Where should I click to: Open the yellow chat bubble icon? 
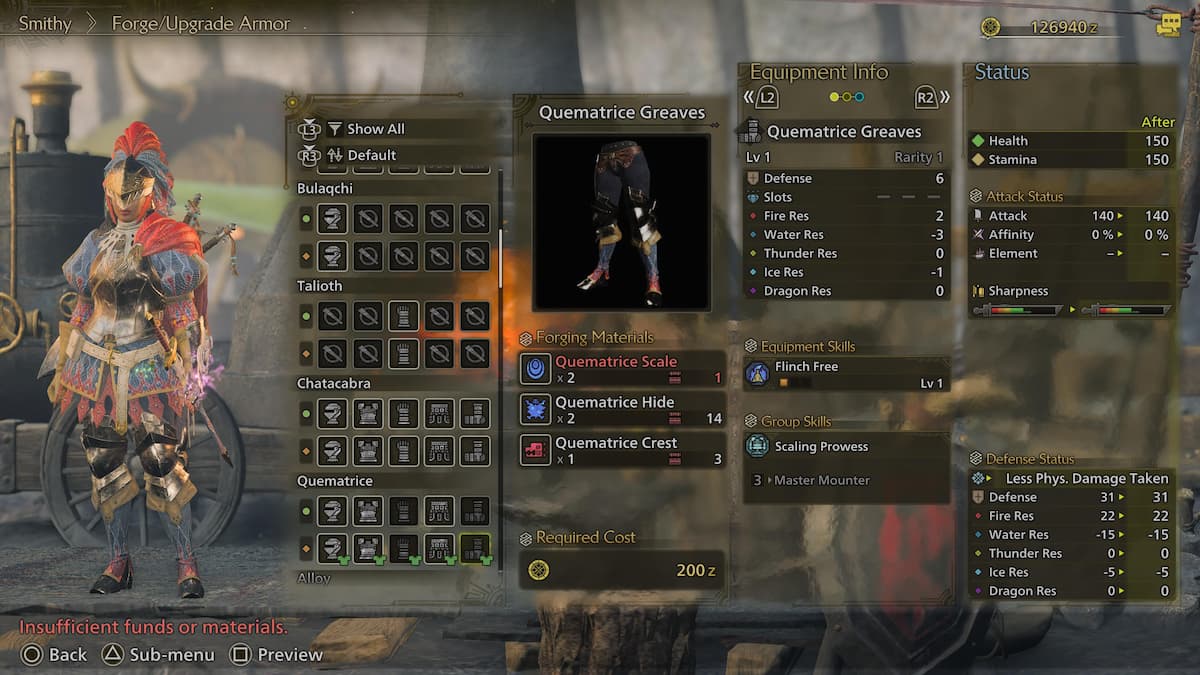(1167, 25)
